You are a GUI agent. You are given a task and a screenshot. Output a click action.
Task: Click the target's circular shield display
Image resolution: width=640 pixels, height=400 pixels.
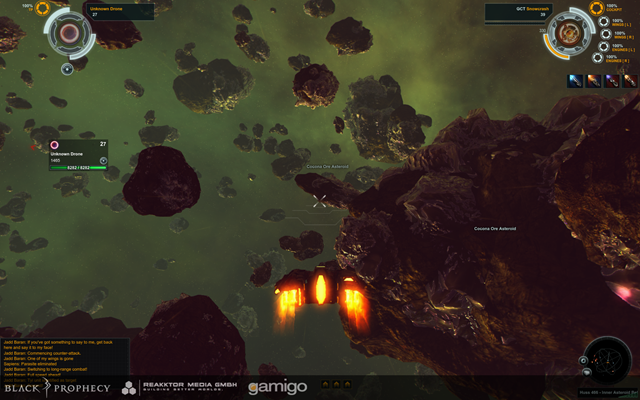pyautogui.click(x=69, y=33)
